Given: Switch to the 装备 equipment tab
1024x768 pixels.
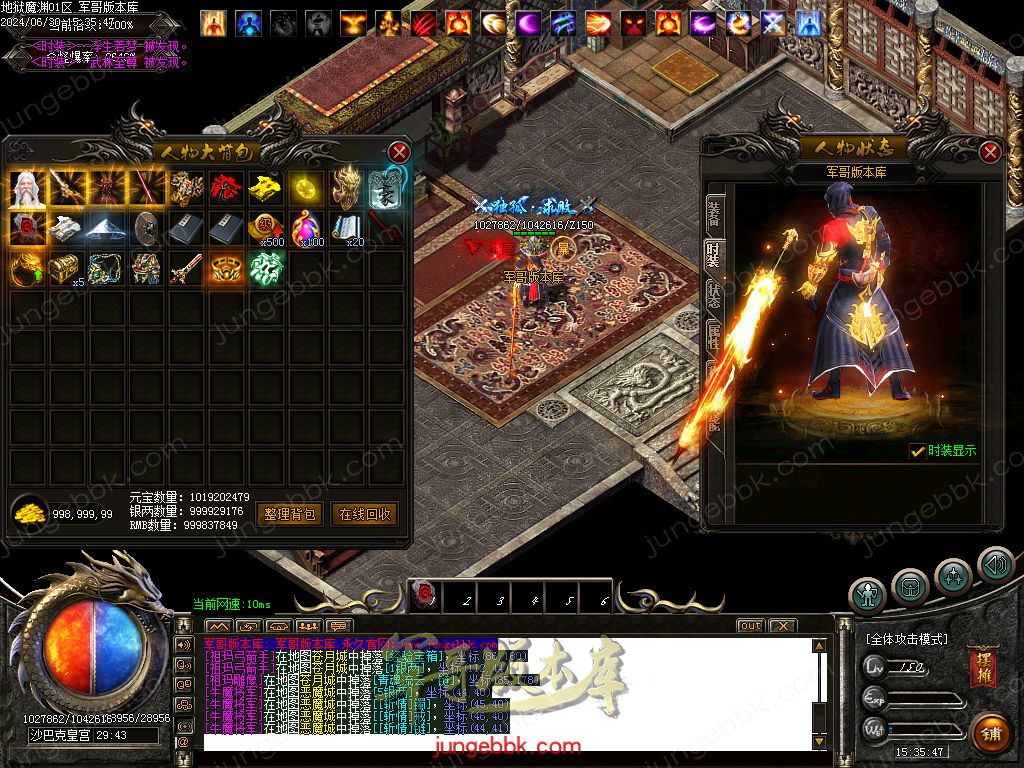Looking at the screenshot, I should [716, 213].
